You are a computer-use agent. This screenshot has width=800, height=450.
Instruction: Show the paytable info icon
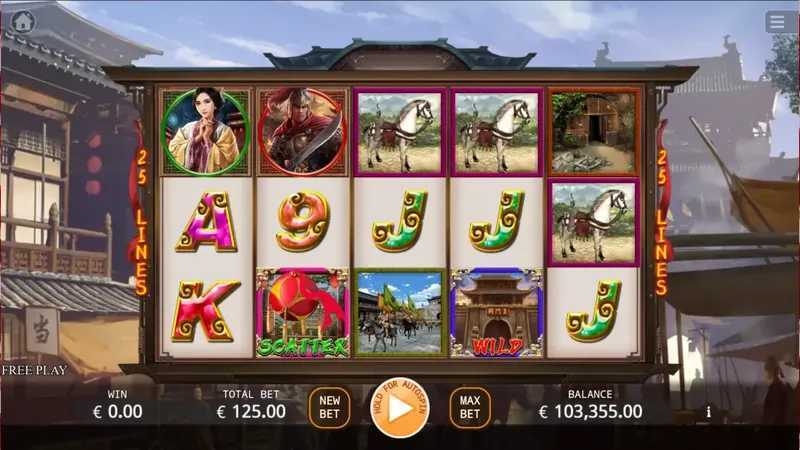pos(709,411)
